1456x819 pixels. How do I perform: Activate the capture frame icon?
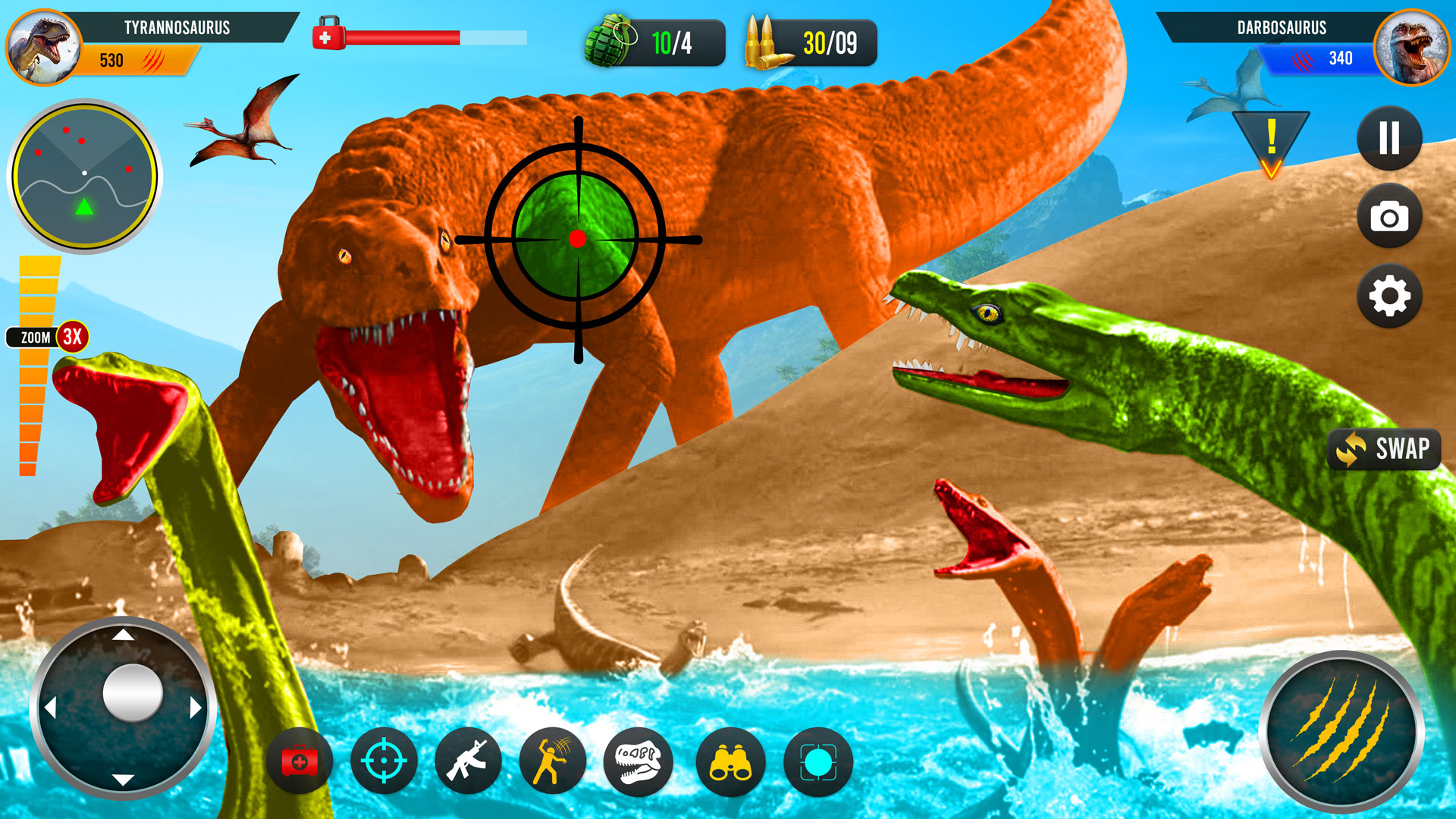[819, 761]
